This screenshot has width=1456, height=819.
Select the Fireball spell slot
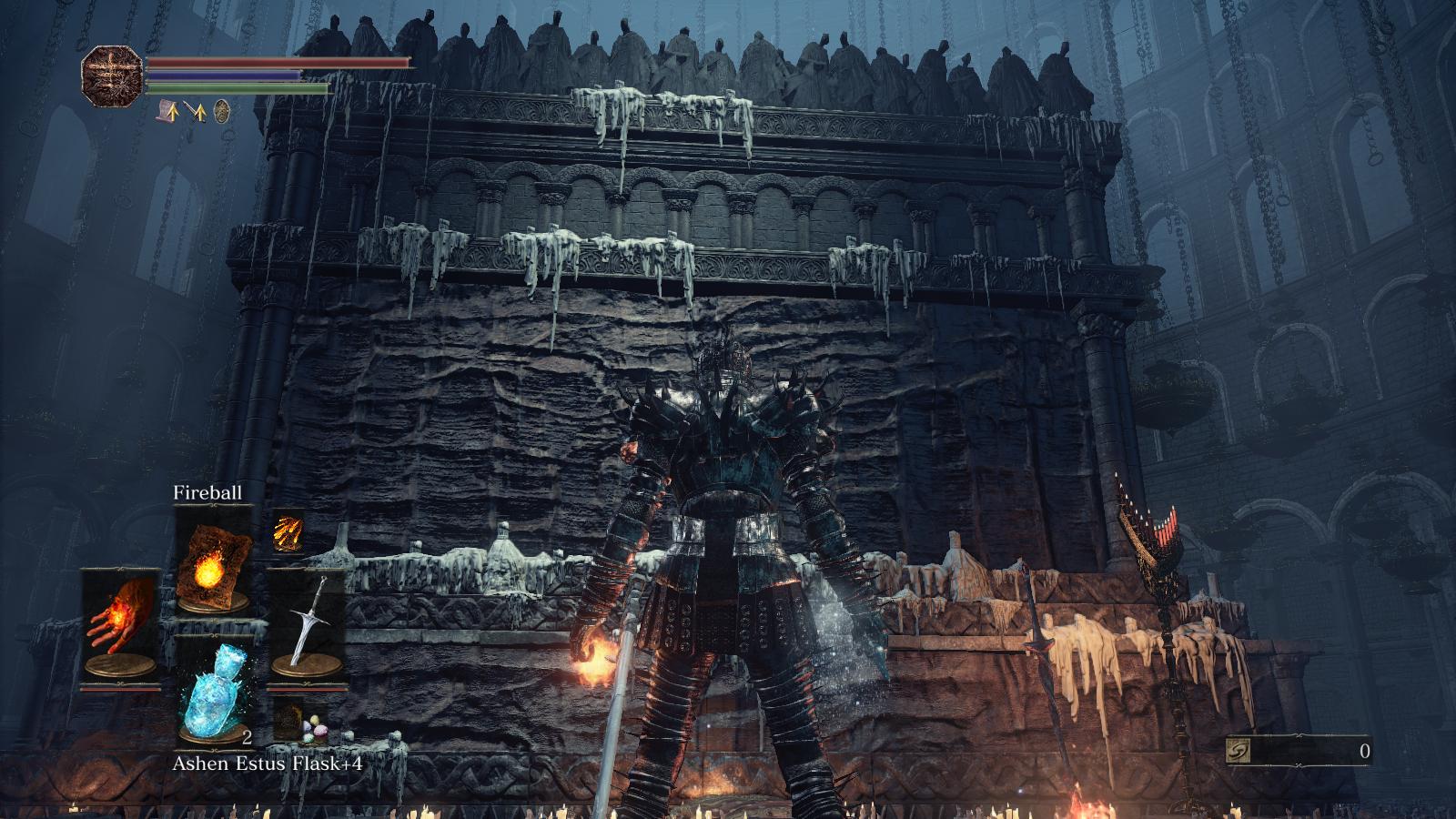pos(214,560)
